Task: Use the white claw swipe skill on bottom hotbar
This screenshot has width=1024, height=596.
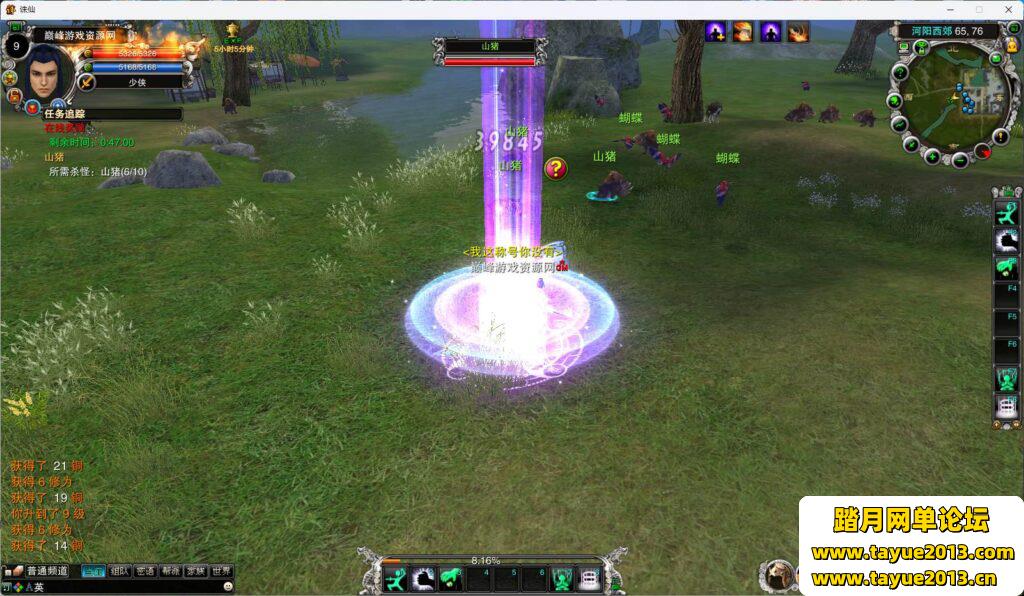Action: click(423, 579)
